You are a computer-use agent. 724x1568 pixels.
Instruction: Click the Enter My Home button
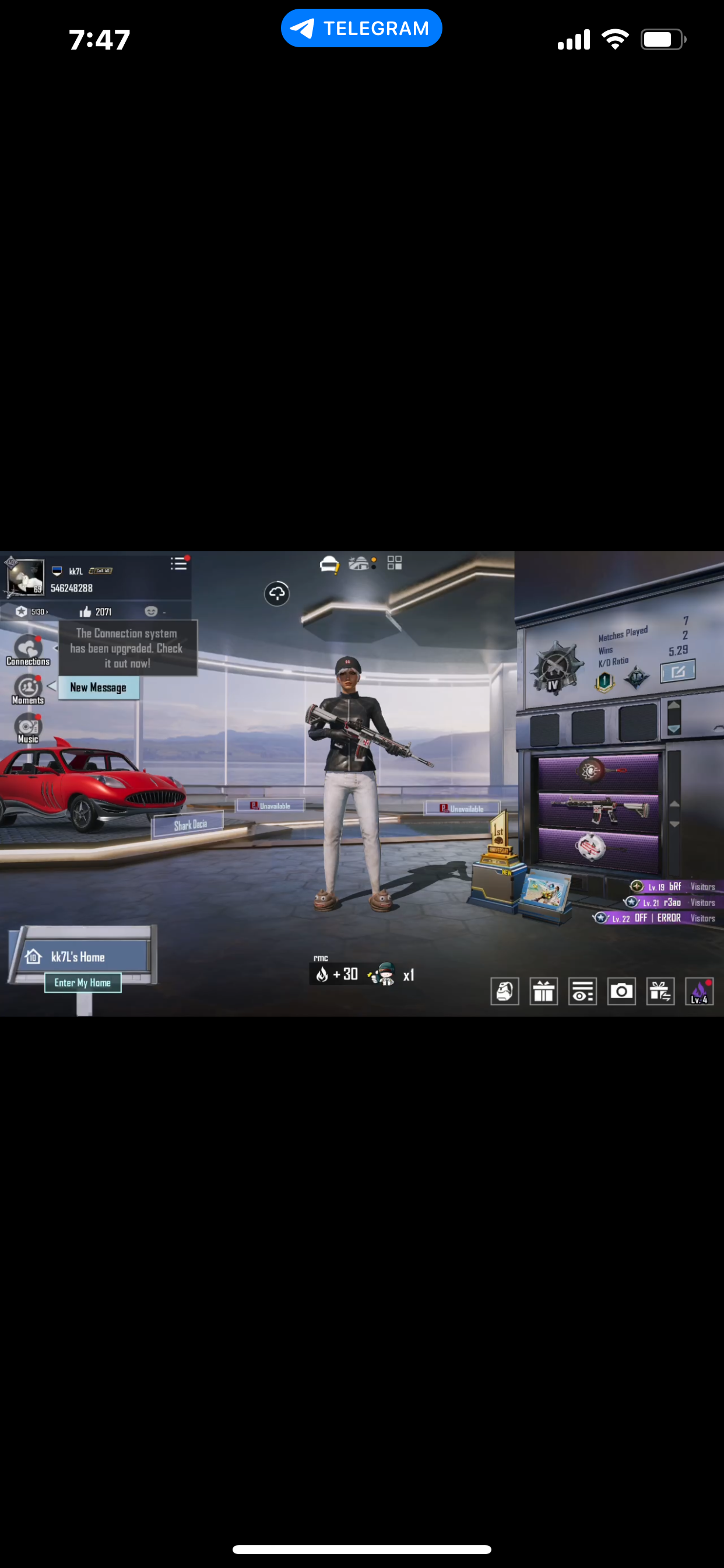[x=83, y=982]
